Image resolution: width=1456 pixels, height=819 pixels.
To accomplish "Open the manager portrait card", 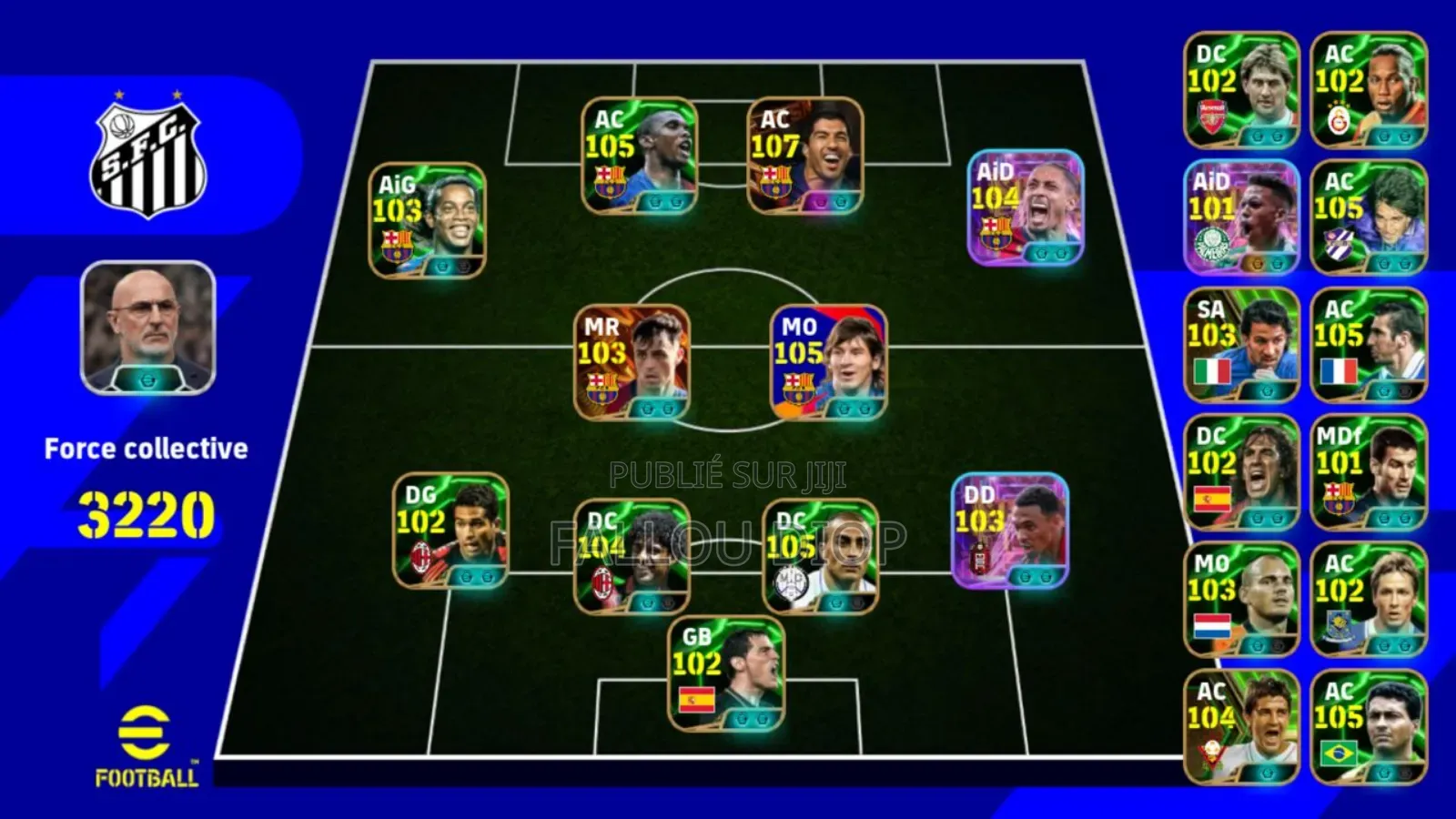I will [146, 328].
